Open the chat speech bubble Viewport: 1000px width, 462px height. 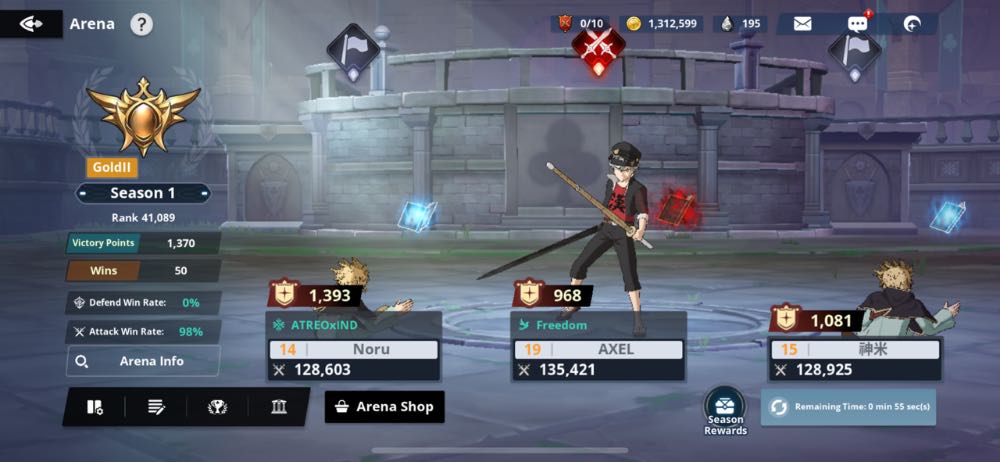tap(857, 24)
